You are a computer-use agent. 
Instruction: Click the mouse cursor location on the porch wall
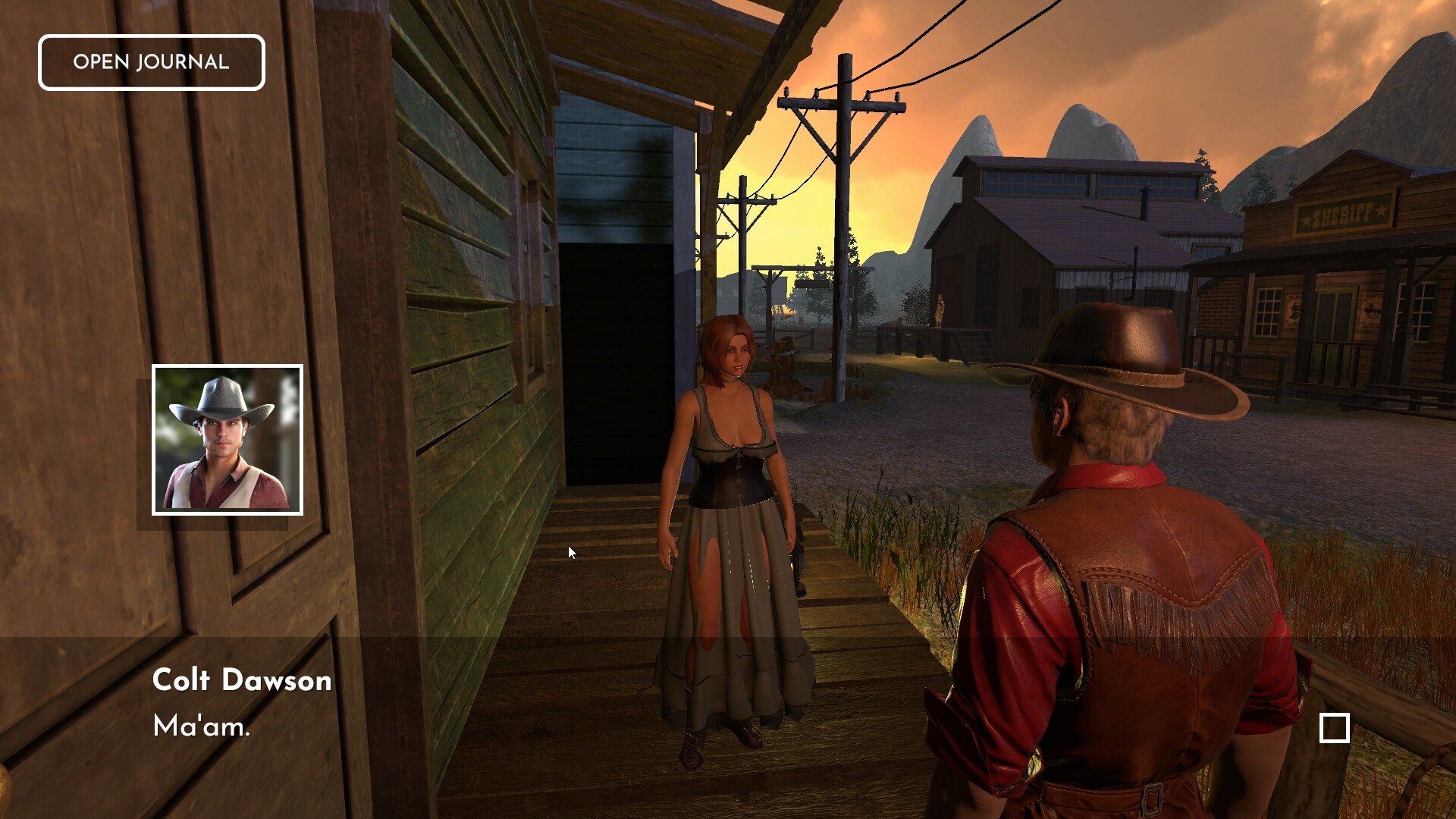click(x=570, y=552)
